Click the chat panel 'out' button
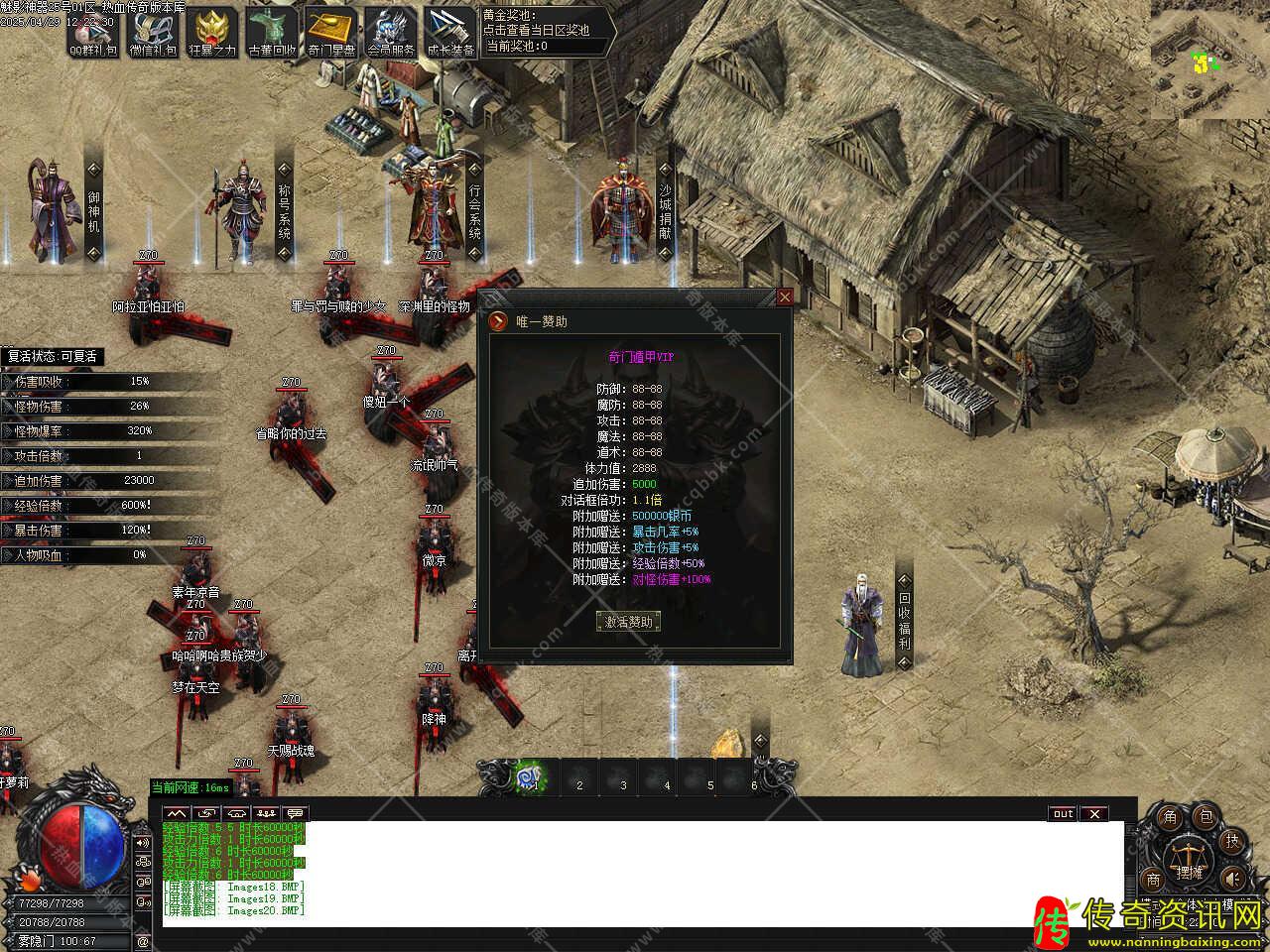Viewport: 1270px width, 952px height. pyautogui.click(x=1063, y=814)
